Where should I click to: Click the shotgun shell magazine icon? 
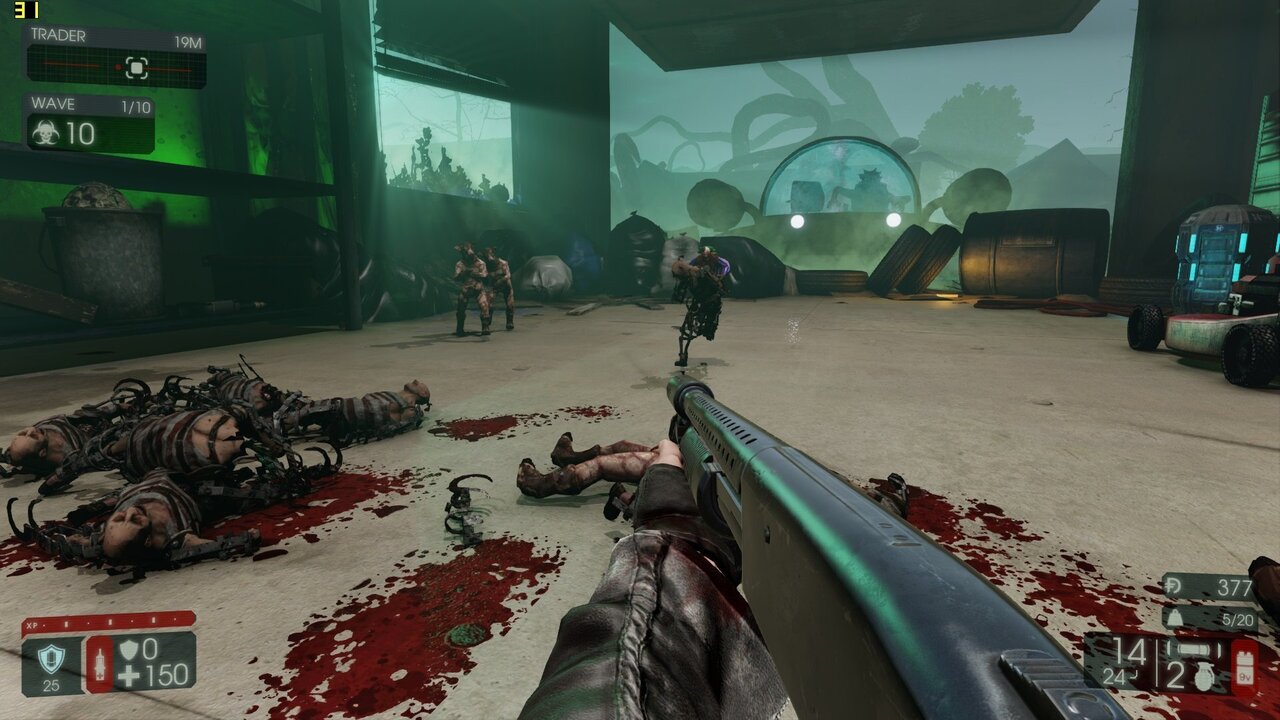pyautogui.click(x=1193, y=648)
